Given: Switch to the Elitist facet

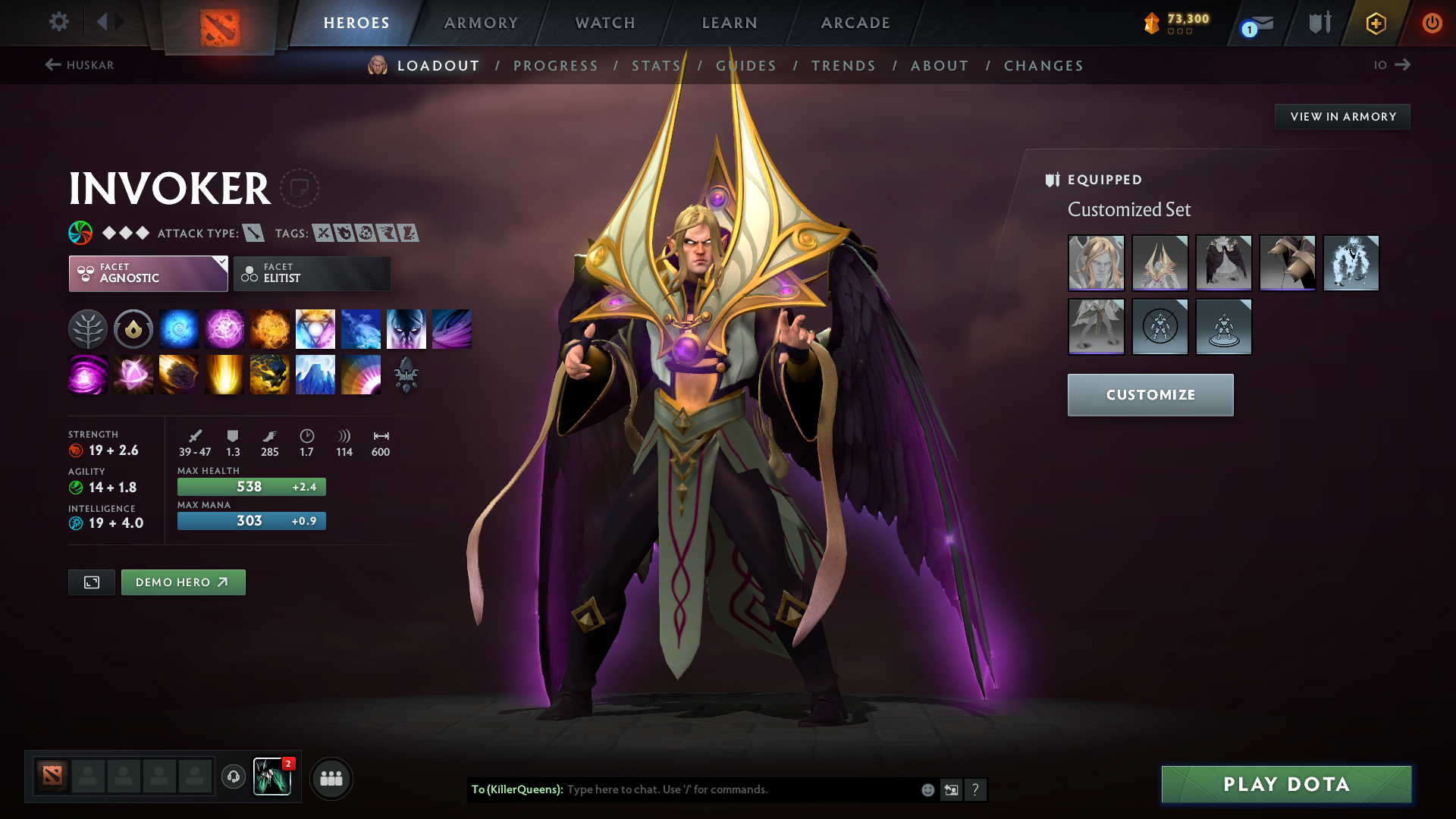Looking at the screenshot, I should [x=312, y=273].
